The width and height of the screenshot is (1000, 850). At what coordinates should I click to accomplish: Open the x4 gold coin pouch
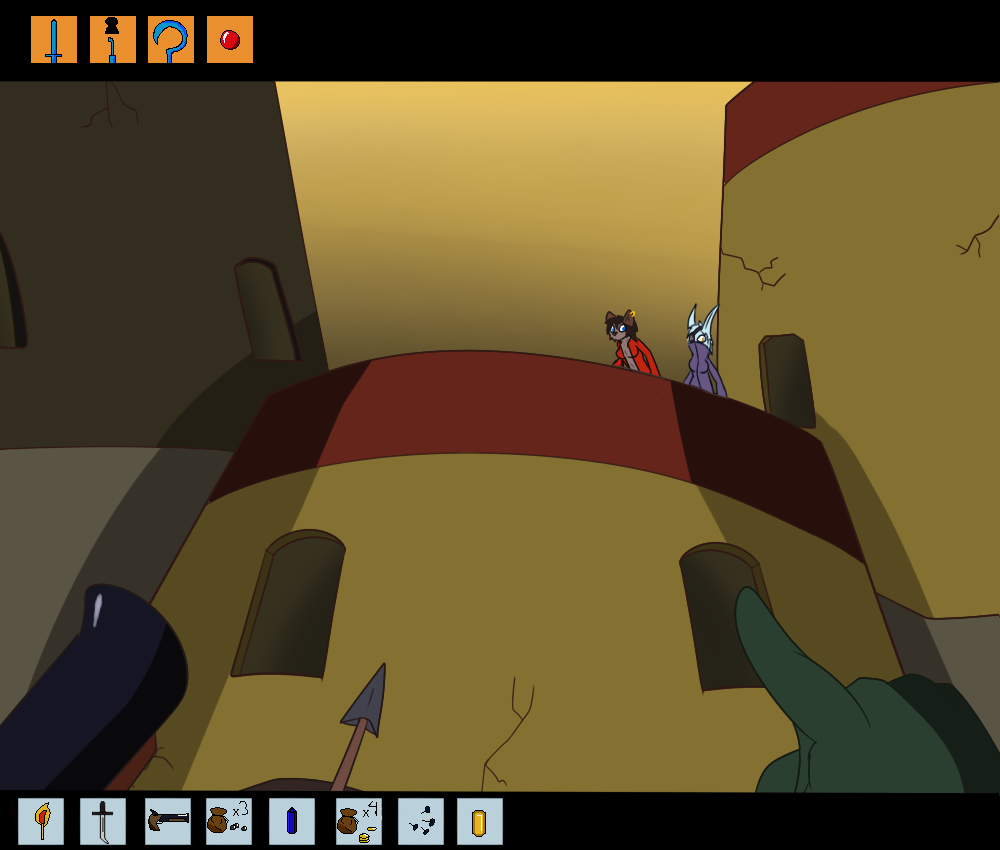click(358, 821)
